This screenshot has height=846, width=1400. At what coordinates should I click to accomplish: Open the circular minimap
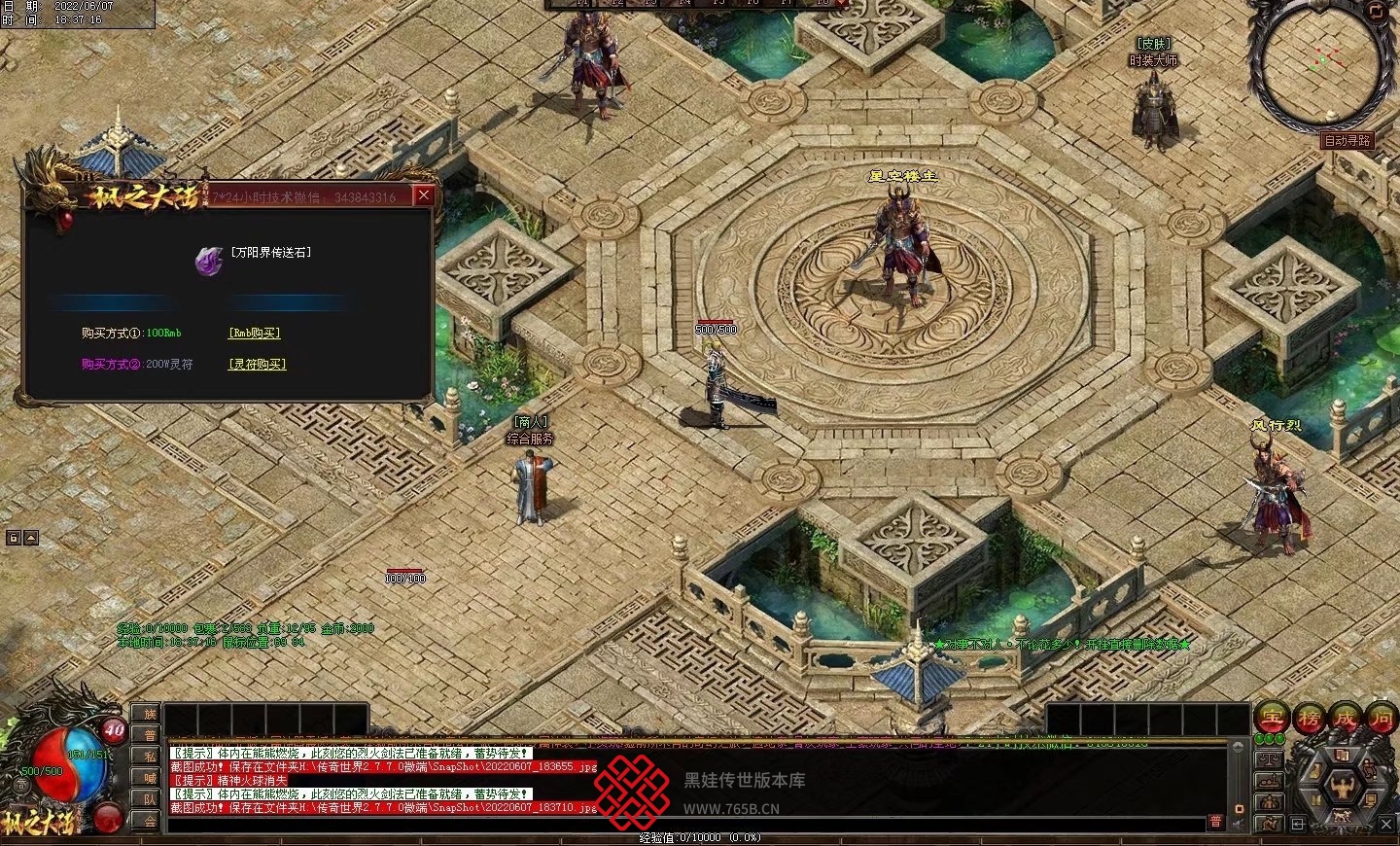1317,65
